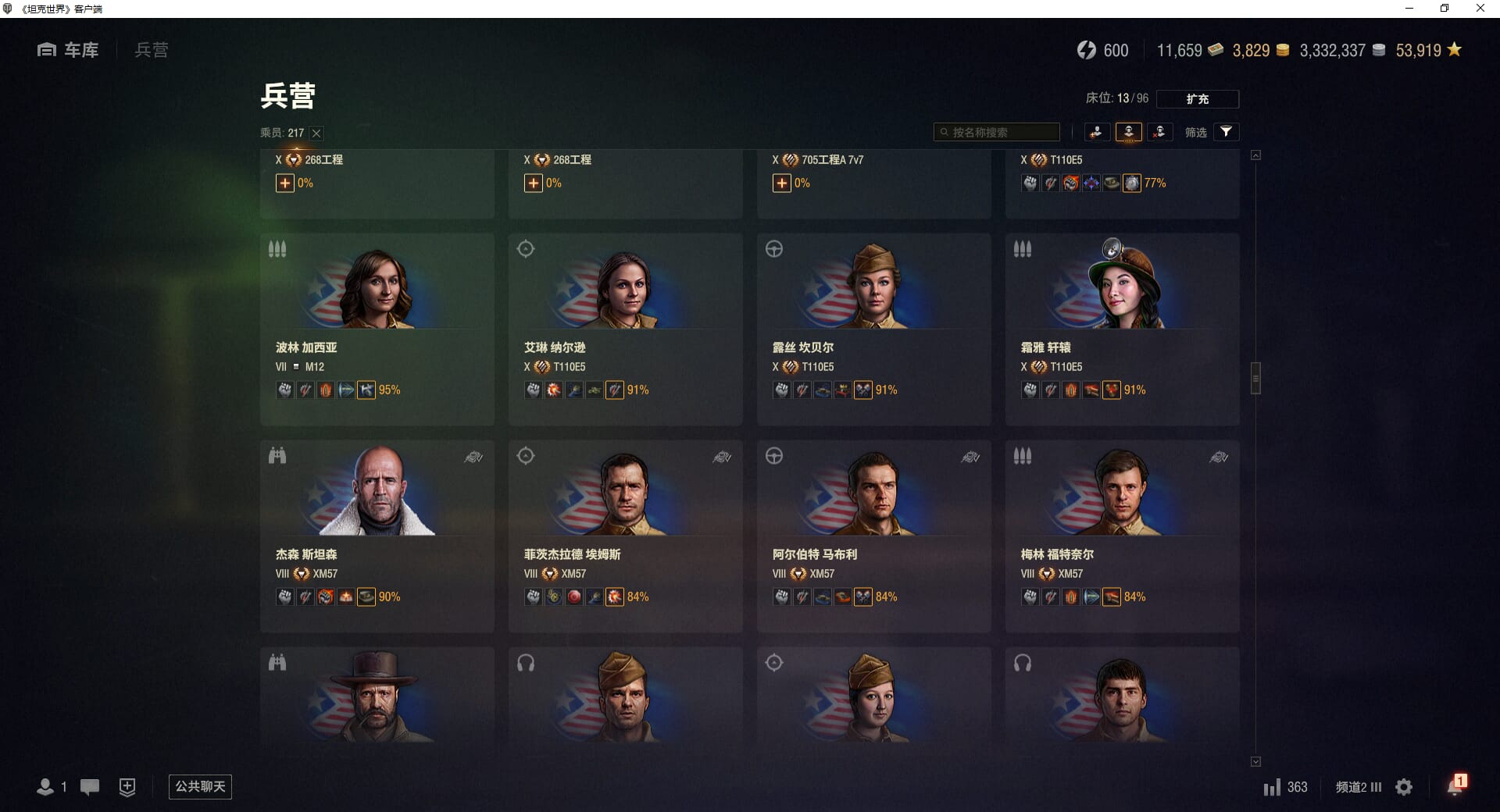Clear the 乘员 217 crew filter
This screenshot has width=1500, height=812.
[x=316, y=134]
